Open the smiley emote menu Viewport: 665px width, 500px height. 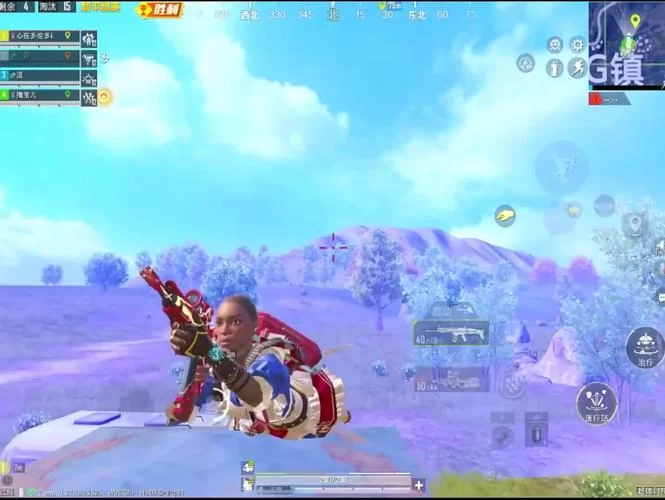tap(554, 45)
